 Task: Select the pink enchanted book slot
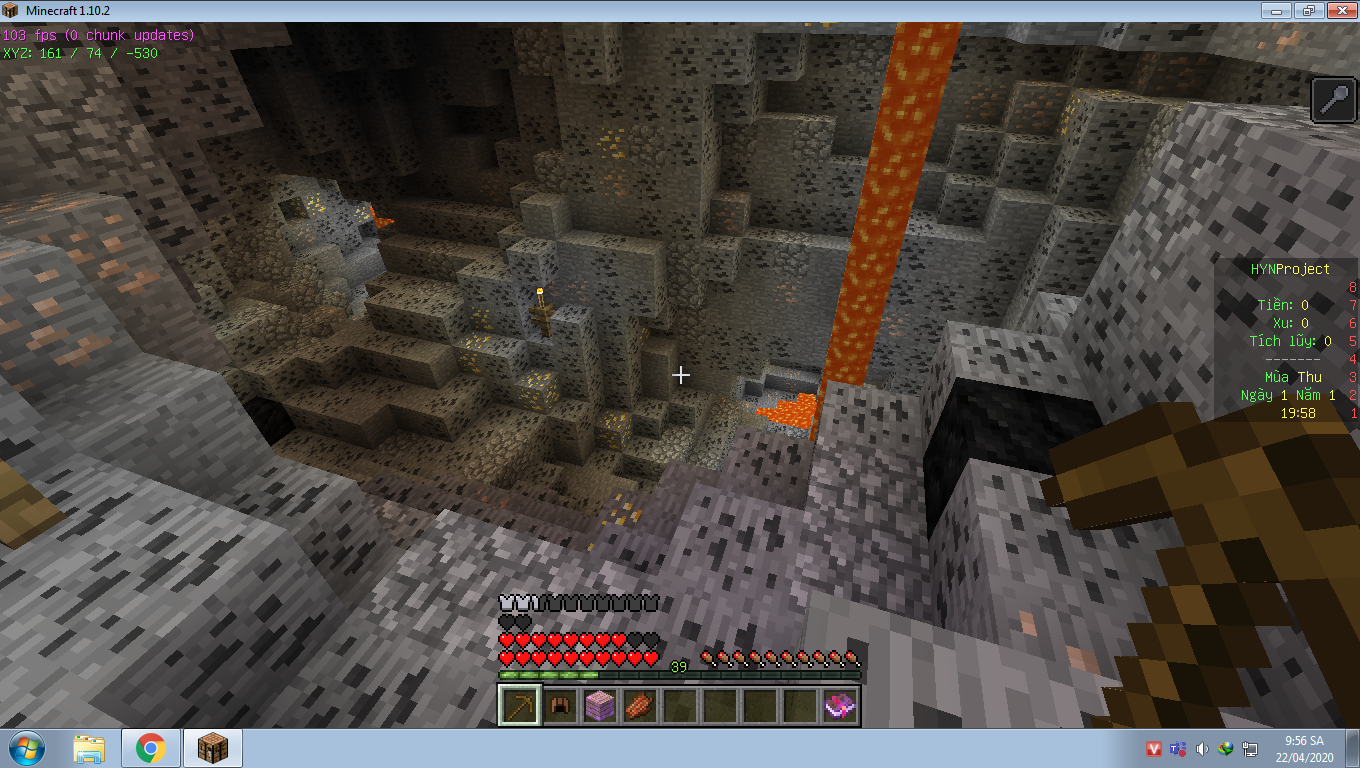coord(839,706)
